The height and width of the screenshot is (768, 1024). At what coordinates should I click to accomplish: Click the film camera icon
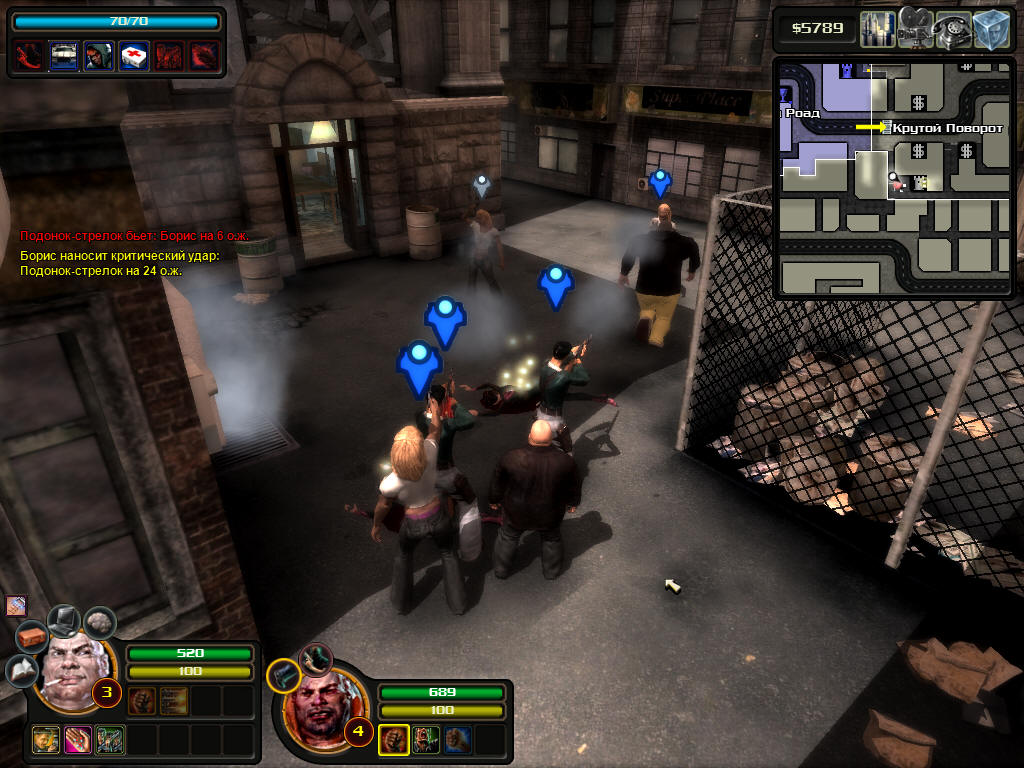915,29
